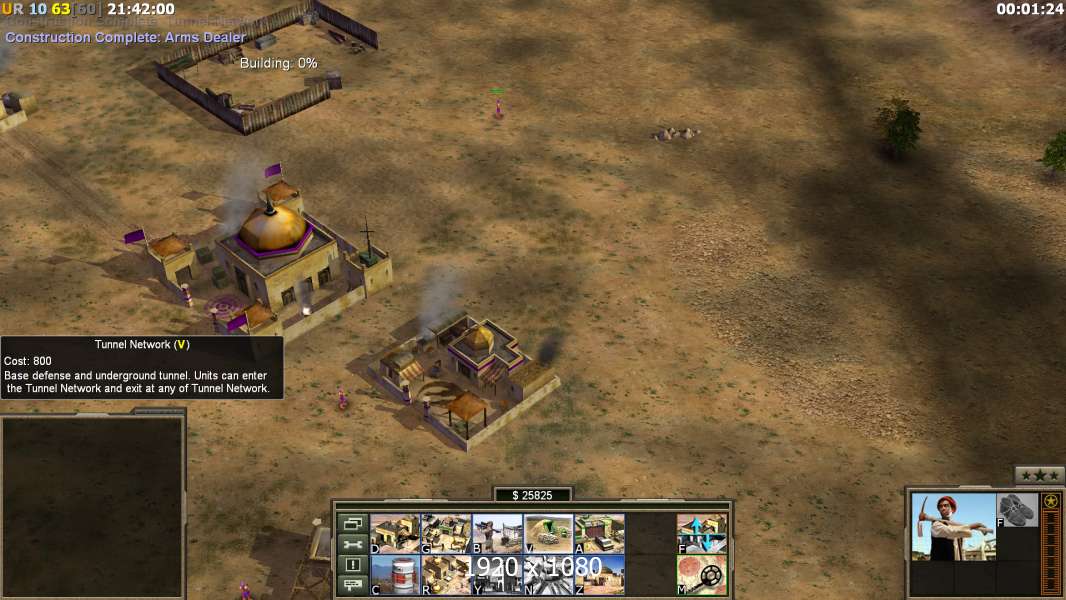This screenshot has width=1066, height=600.
Task: Pick the building icon marked G
Action: point(446,533)
